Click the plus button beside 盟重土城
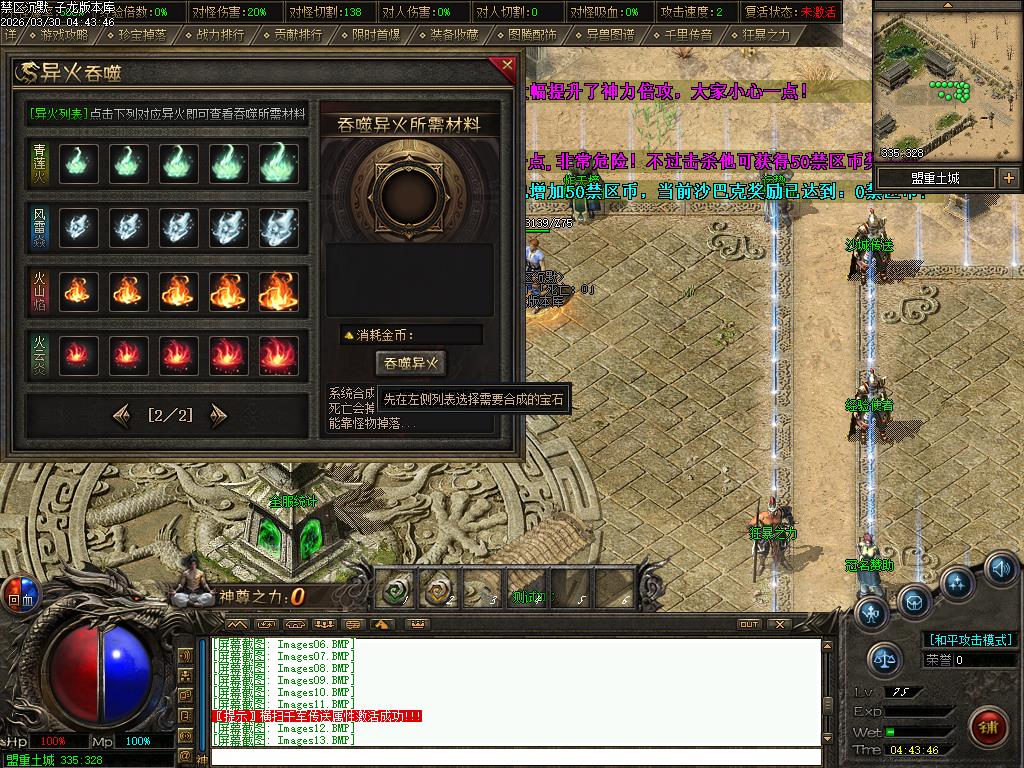This screenshot has height=768, width=1024. point(1008,178)
